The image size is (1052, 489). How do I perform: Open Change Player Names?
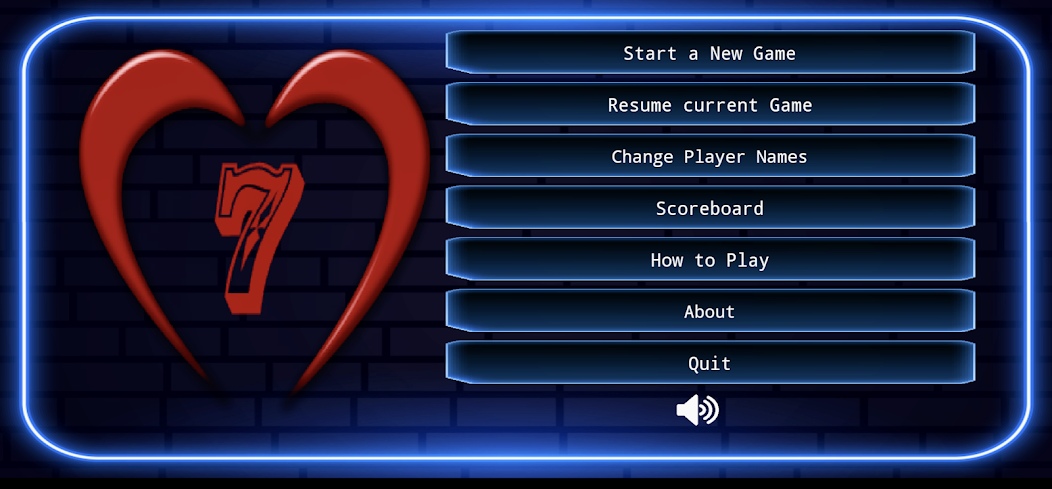tap(709, 157)
